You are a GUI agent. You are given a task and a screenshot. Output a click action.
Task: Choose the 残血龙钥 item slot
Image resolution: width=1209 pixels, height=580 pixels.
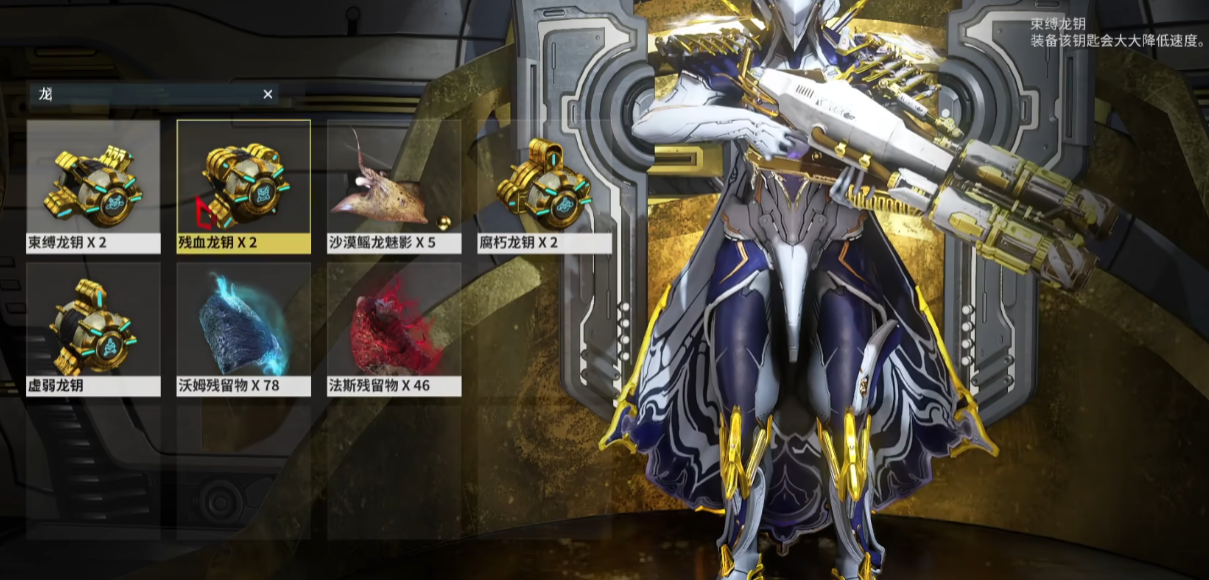coord(243,186)
